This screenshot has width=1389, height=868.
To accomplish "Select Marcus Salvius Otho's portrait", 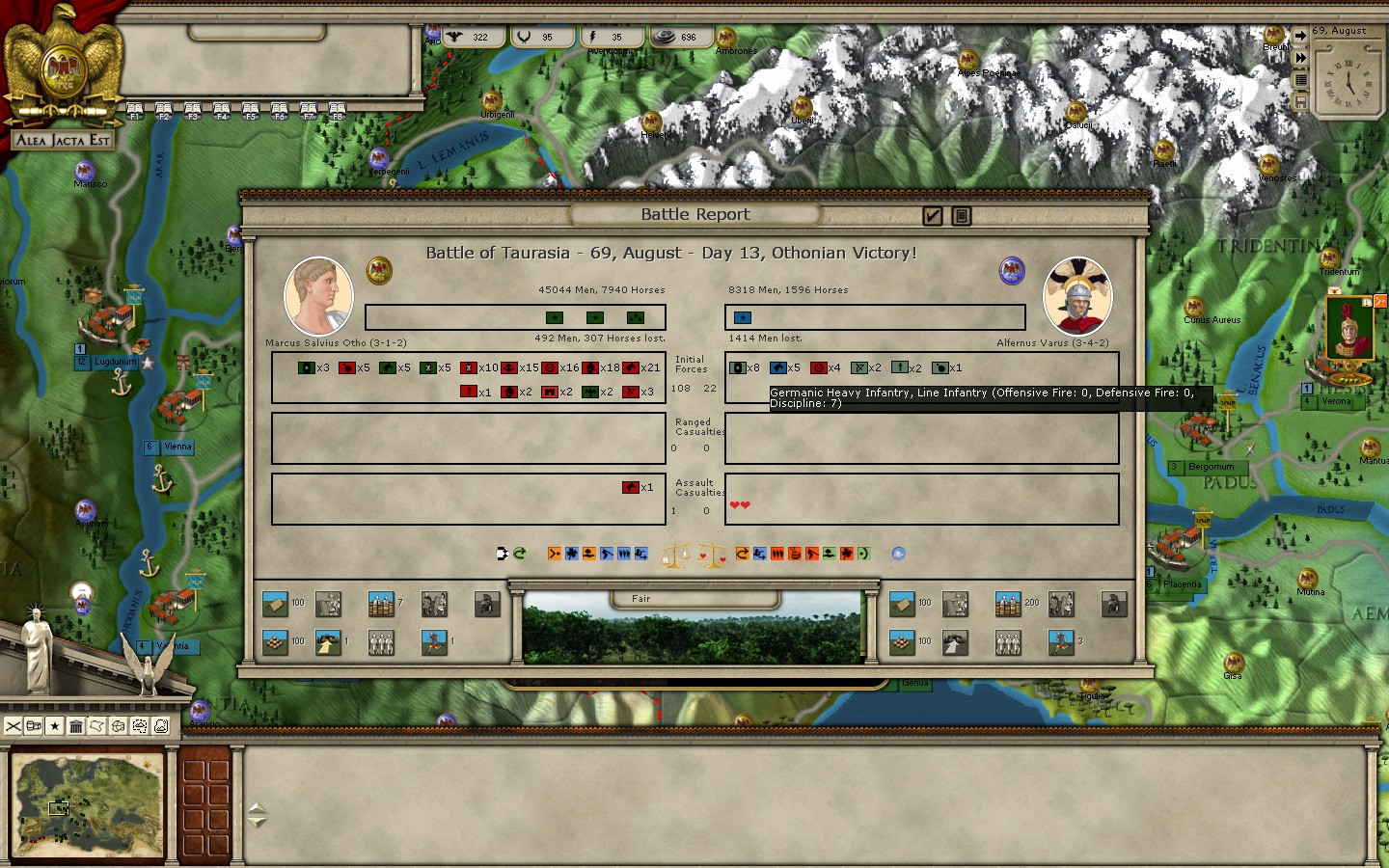I will (x=318, y=296).
